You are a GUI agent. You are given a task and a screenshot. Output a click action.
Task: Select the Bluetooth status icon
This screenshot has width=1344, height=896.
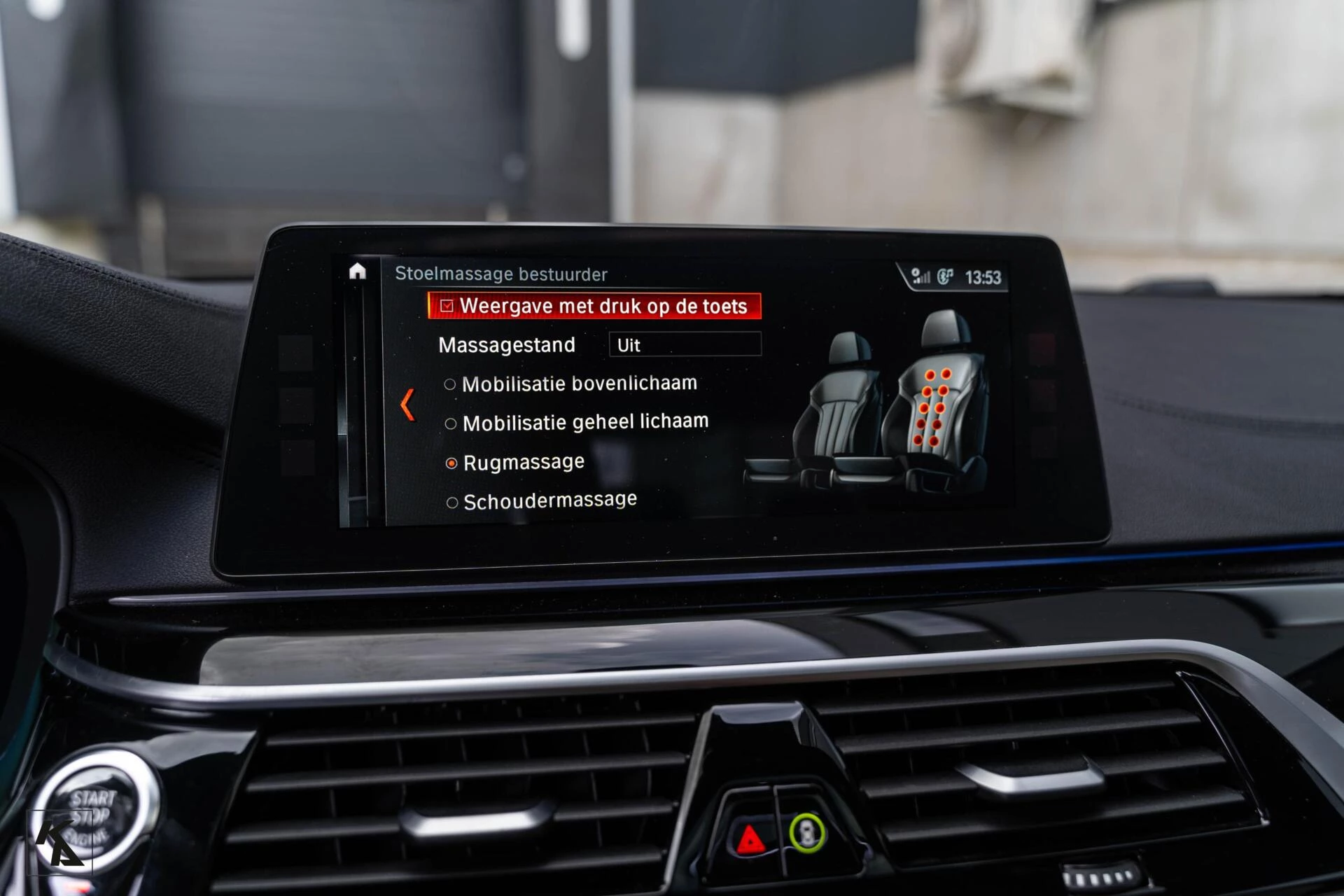click(x=946, y=275)
